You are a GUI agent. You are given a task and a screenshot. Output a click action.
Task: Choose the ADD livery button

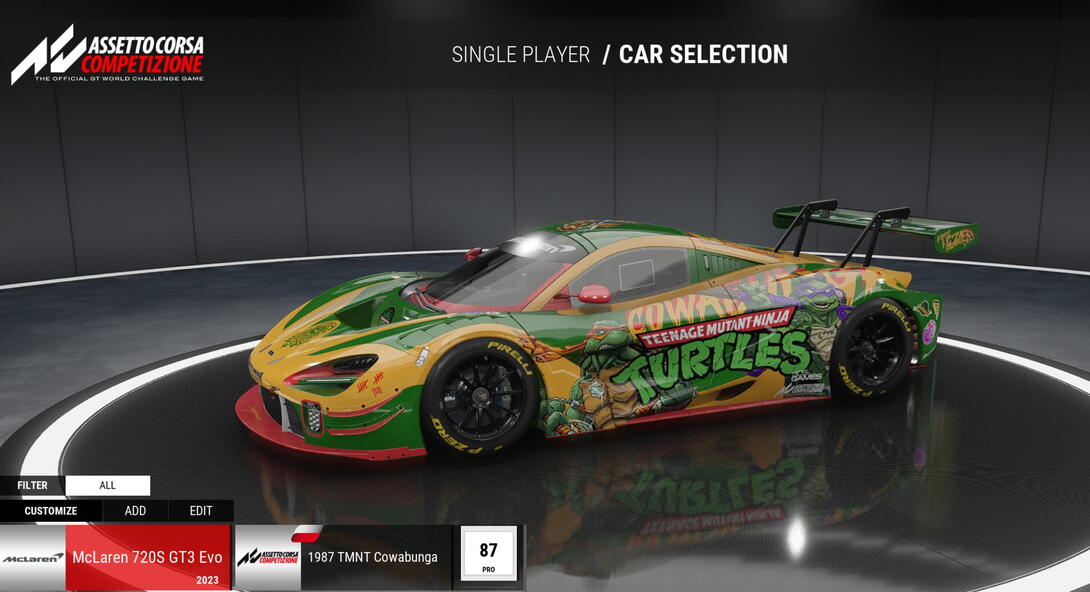tap(135, 511)
